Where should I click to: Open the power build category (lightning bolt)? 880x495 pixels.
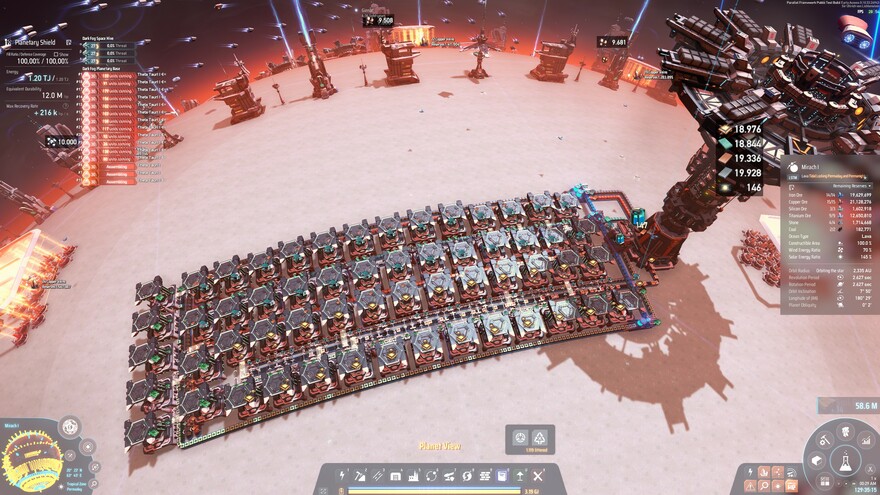click(343, 475)
